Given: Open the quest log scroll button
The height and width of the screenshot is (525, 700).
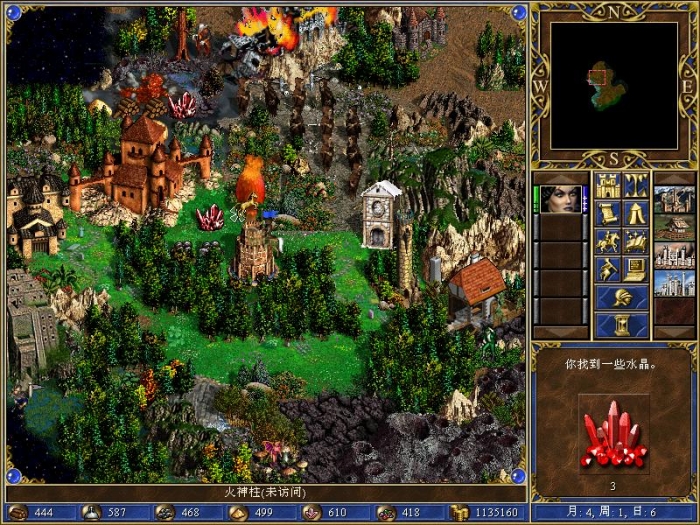Looking at the screenshot, I should pos(607,213).
